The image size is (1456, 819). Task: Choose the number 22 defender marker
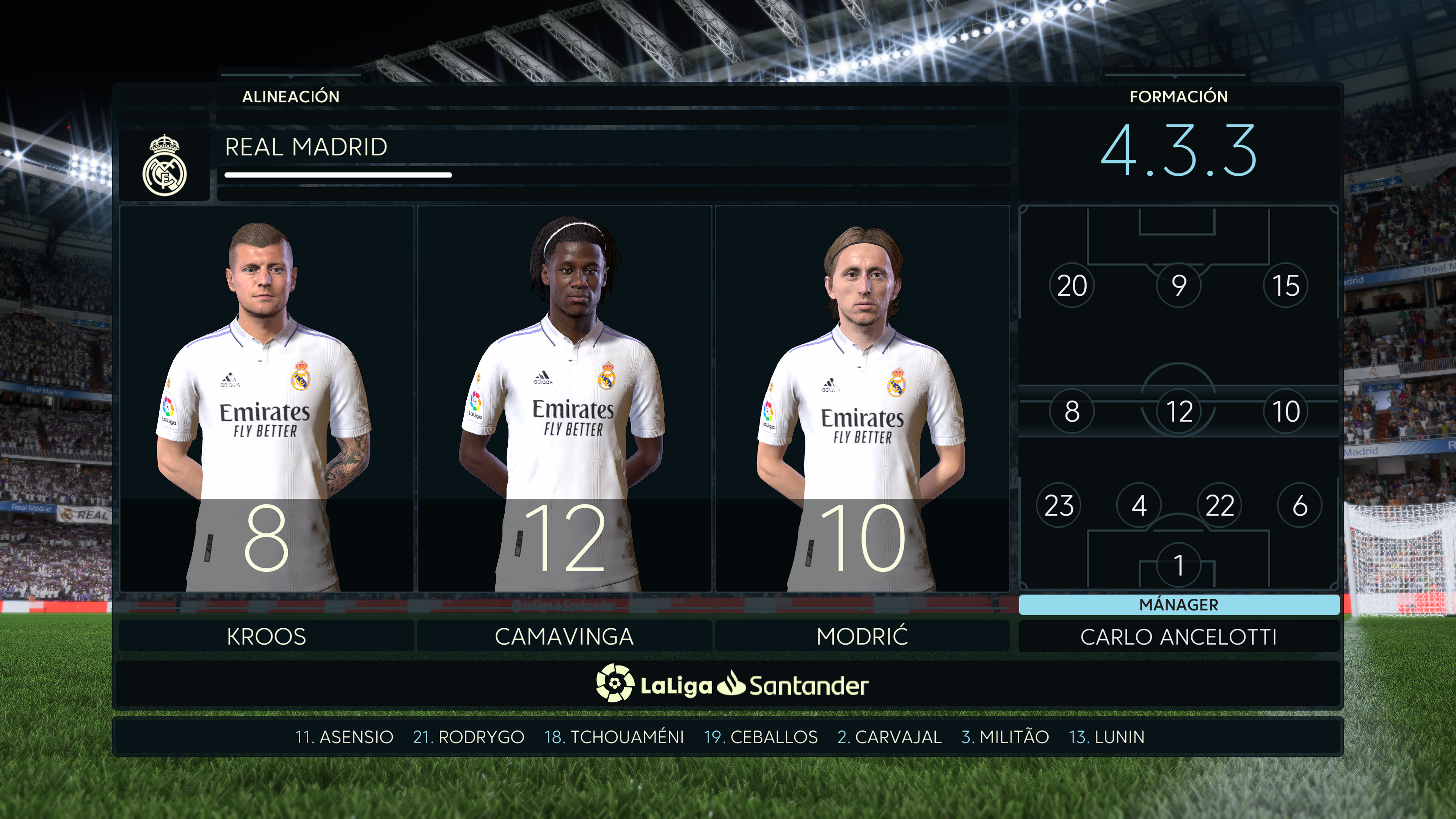coord(1219,505)
